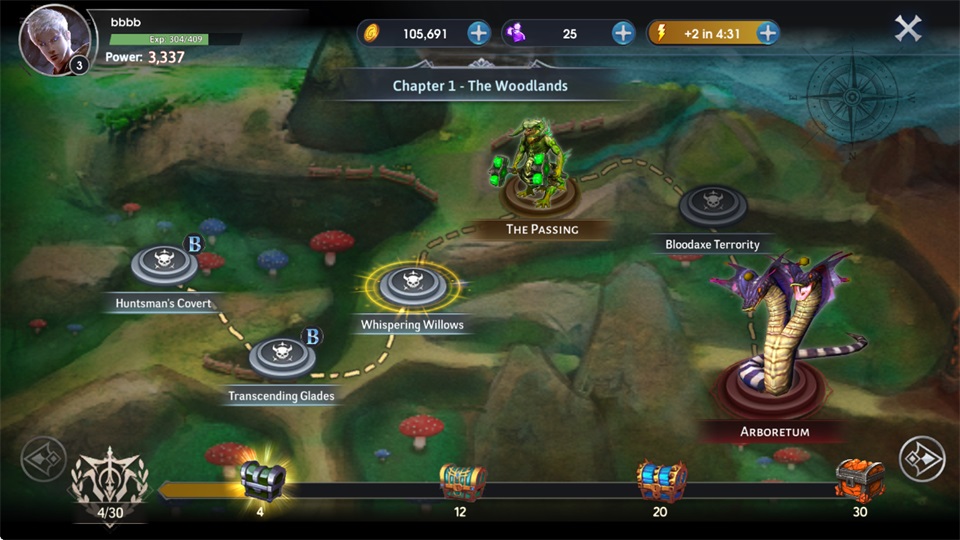Go to the previous chapter
This screenshot has width=960, height=540.
coord(43,459)
